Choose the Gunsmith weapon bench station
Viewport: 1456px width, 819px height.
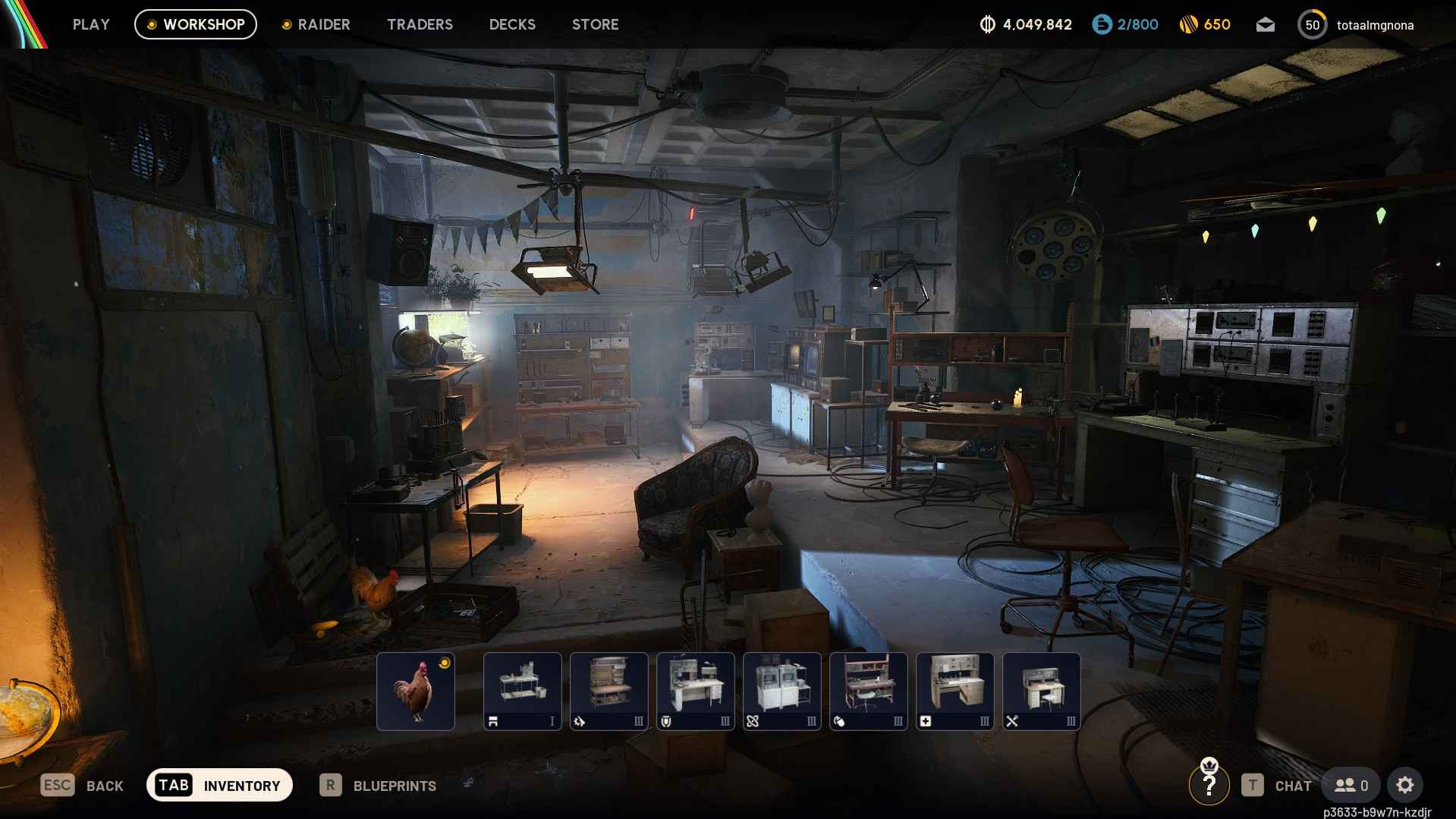(x=609, y=691)
